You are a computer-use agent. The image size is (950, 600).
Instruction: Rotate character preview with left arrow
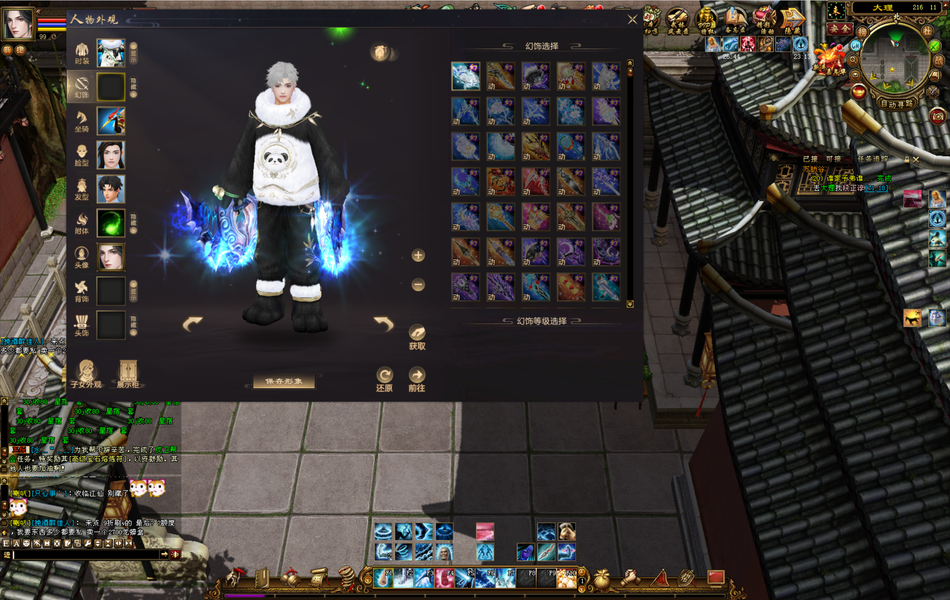point(192,323)
